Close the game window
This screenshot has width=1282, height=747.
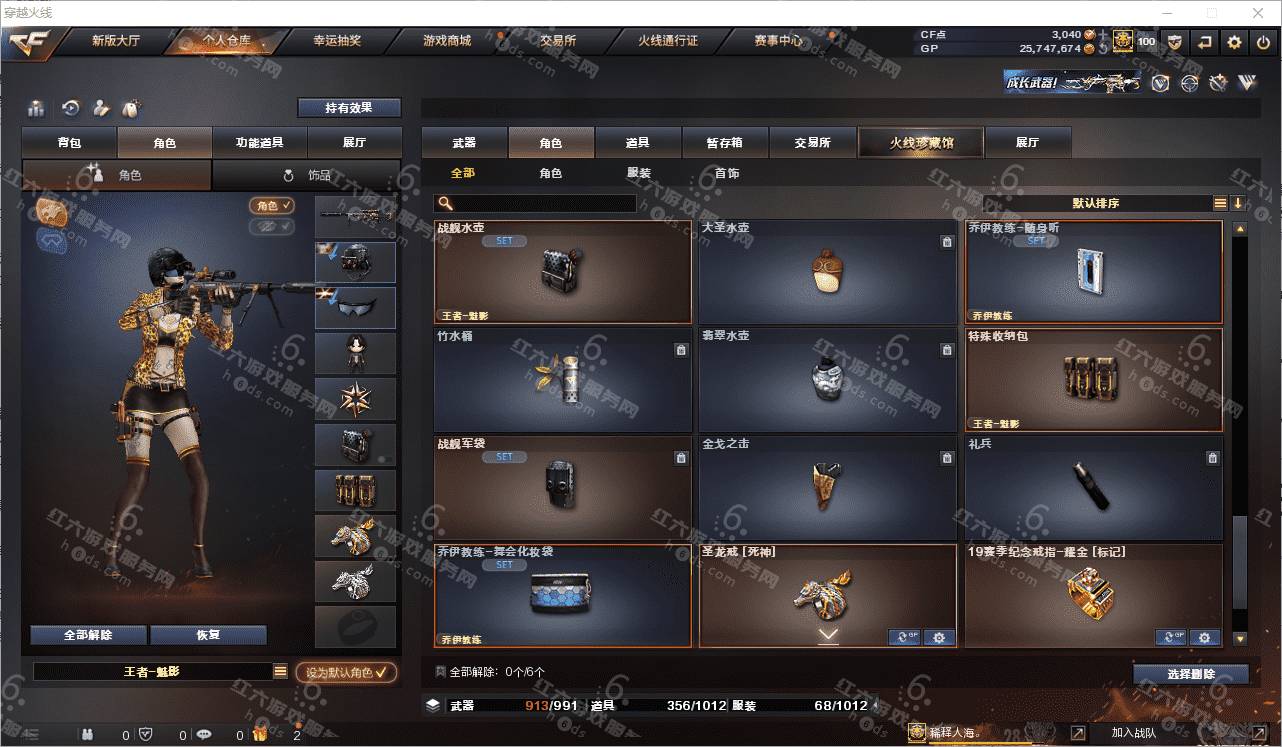pos(1258,13)
